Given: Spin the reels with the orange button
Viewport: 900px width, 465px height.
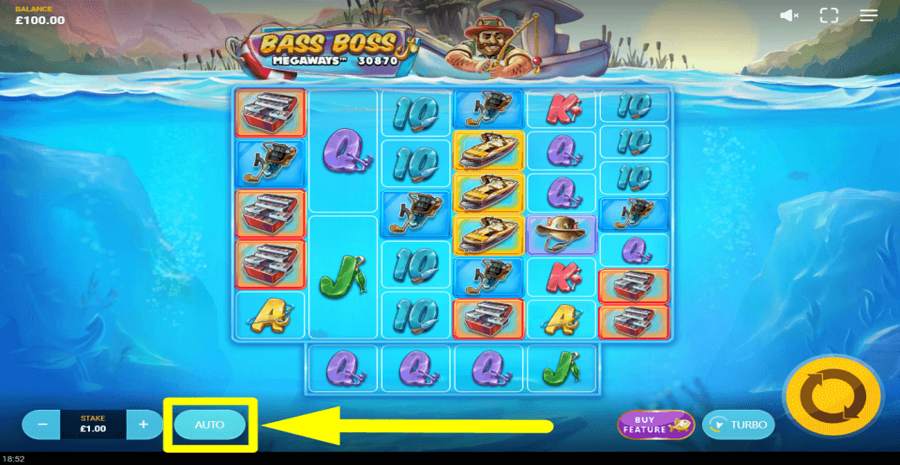Looking at the screenshot, I should click(x=832, y=397).
